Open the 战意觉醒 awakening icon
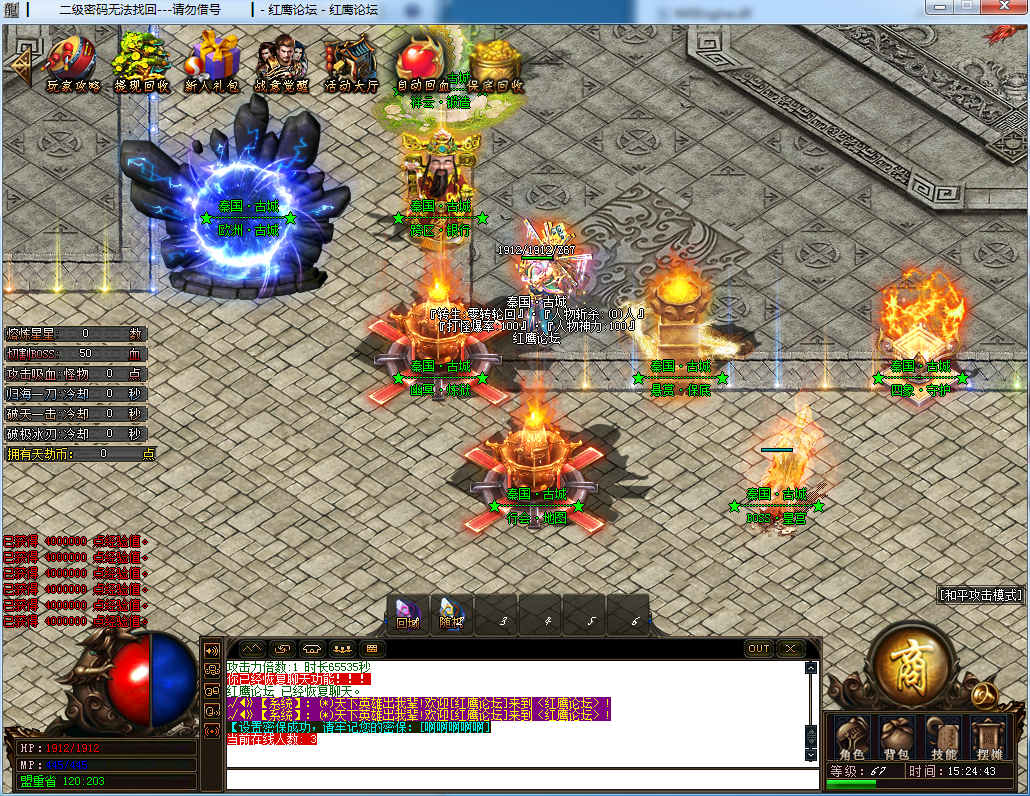The height and width of the screenshot is (796, 1030). (x=281, y=62)
